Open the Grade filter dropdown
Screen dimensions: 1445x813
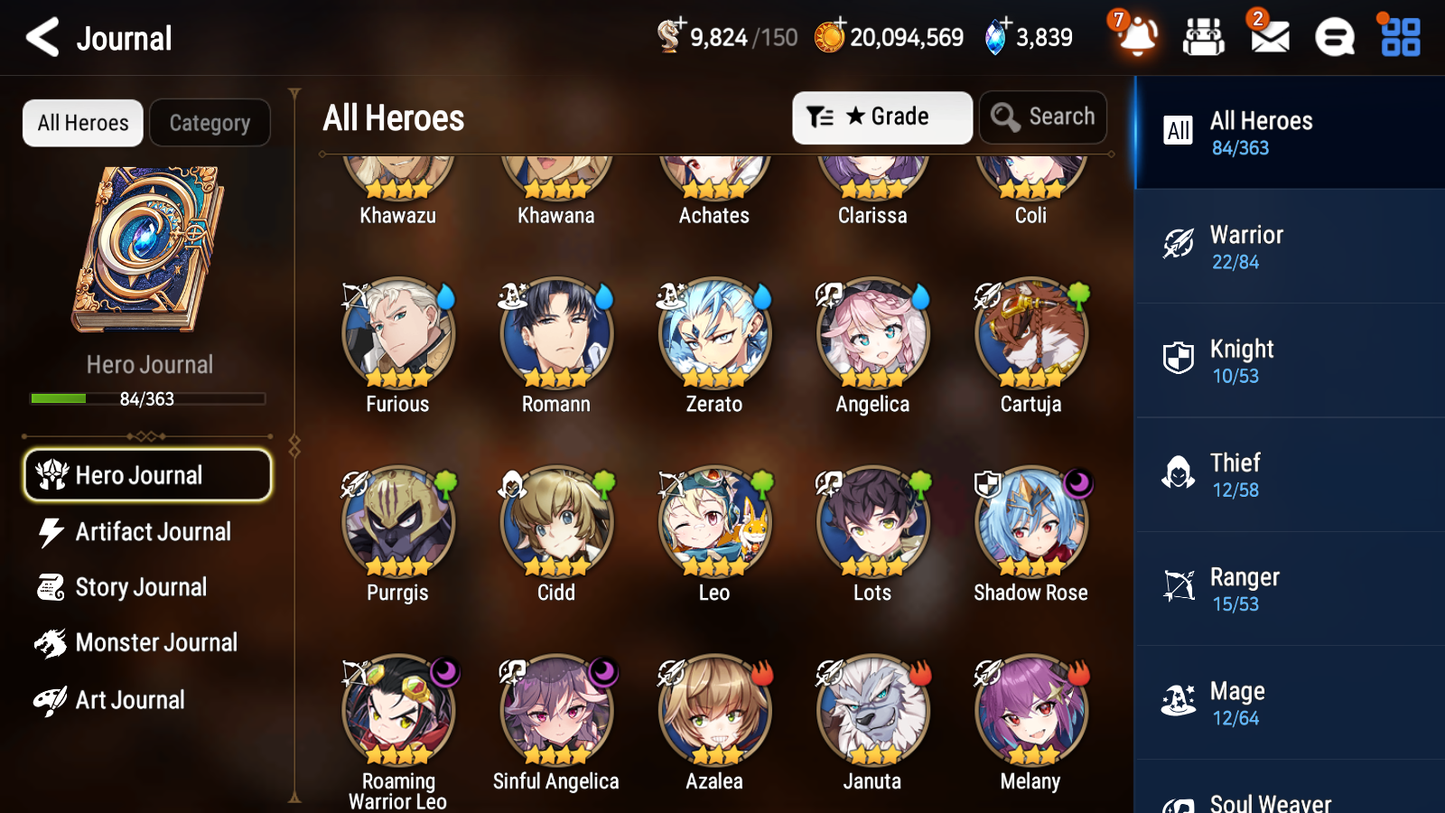pos(882,117)
